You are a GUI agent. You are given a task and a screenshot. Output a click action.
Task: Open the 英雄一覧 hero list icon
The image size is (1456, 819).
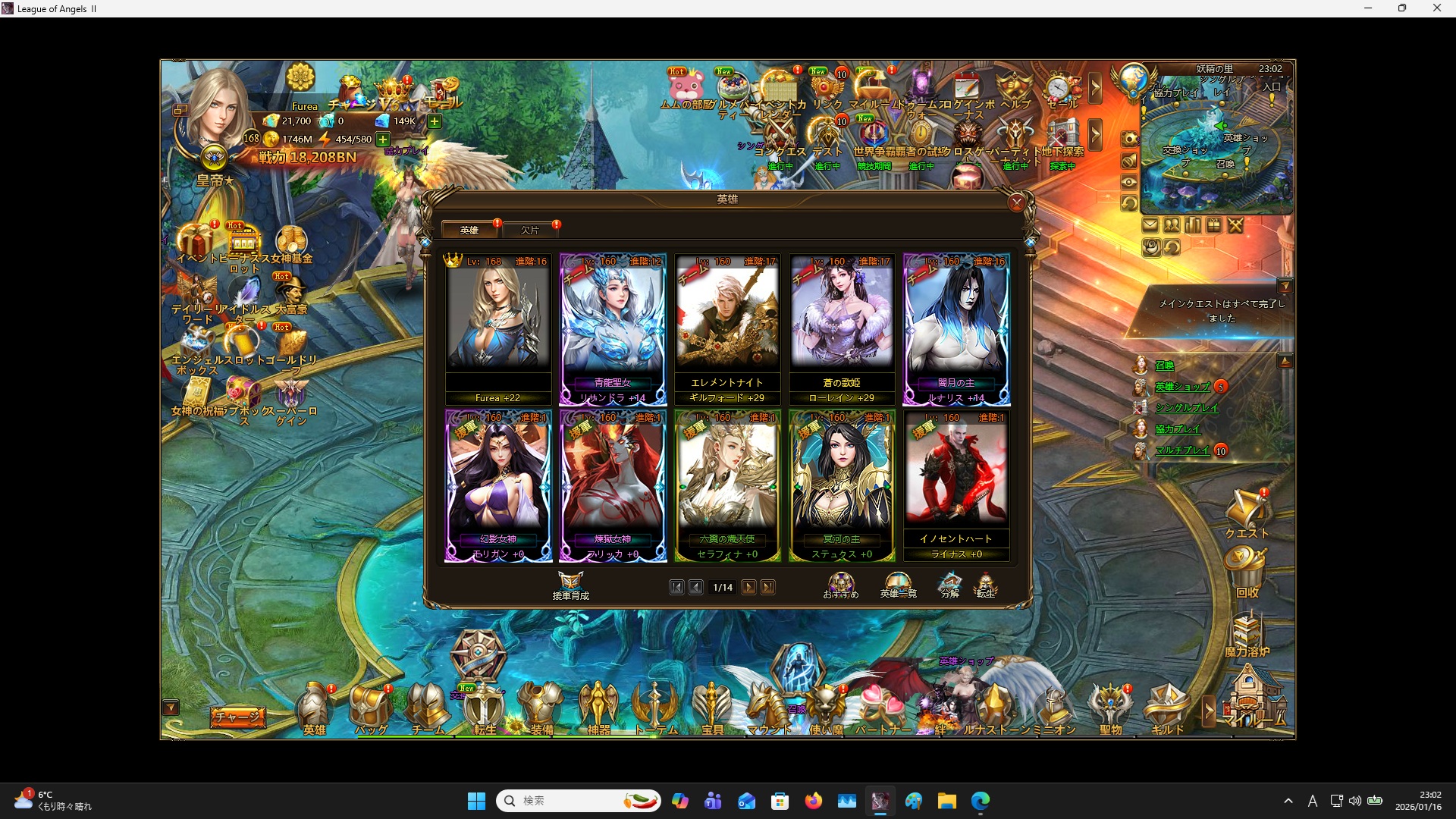(x=899, y=584)
